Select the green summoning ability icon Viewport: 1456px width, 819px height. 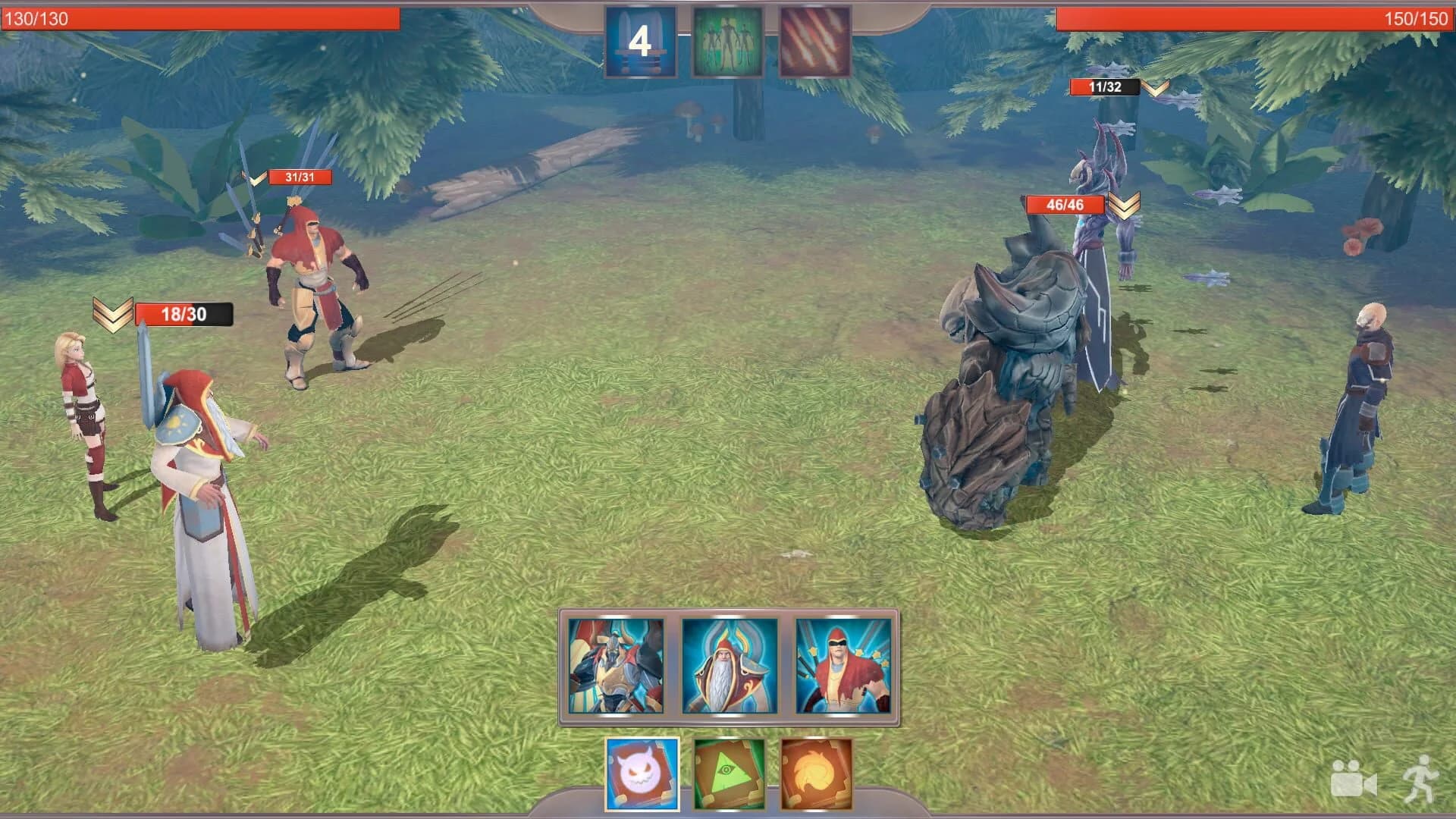(x=728, y=41)
